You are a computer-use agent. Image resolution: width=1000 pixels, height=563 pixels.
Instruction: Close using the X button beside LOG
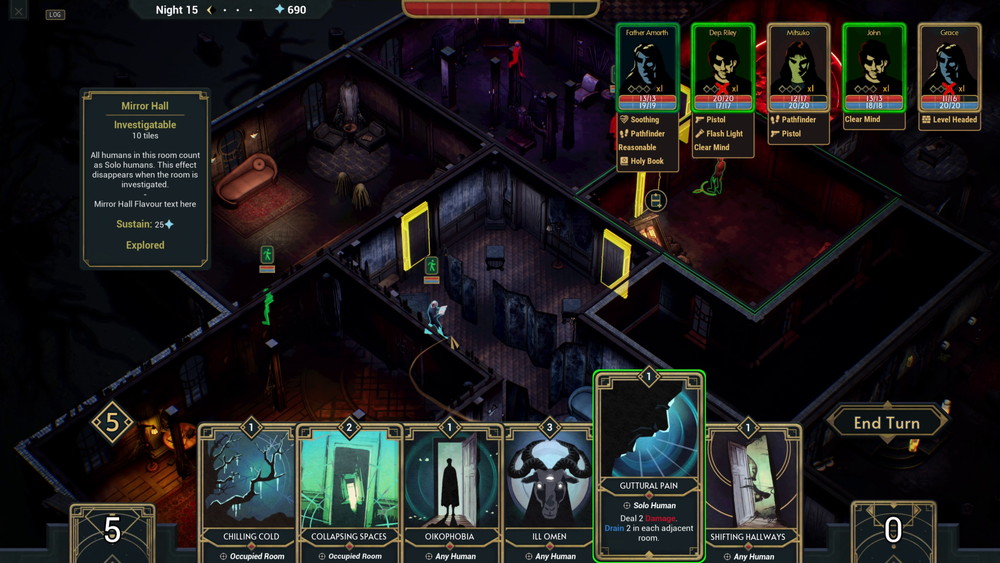(x=19, y=13)
